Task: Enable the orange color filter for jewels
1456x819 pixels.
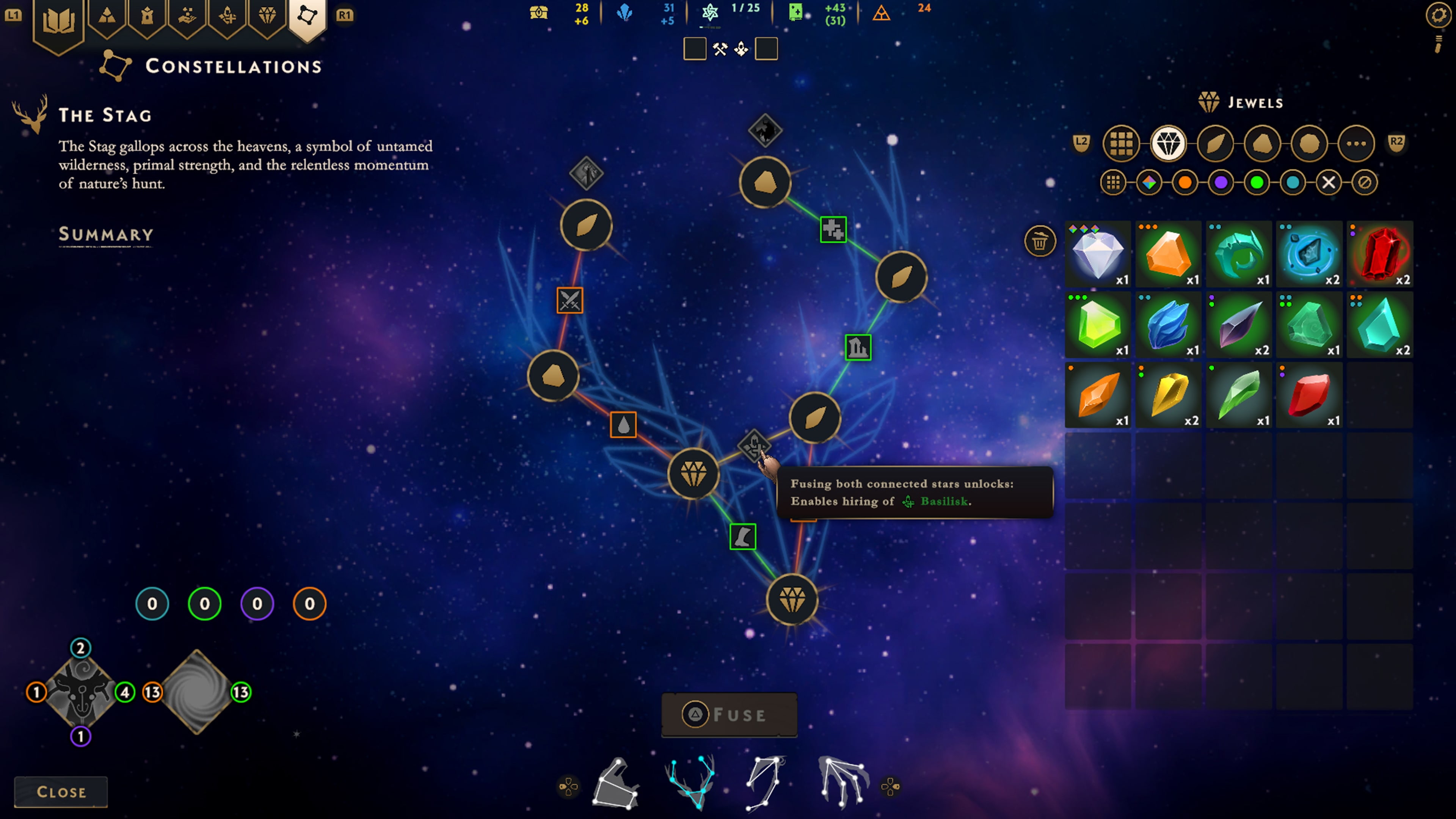Action: [x=1185, y=182]
